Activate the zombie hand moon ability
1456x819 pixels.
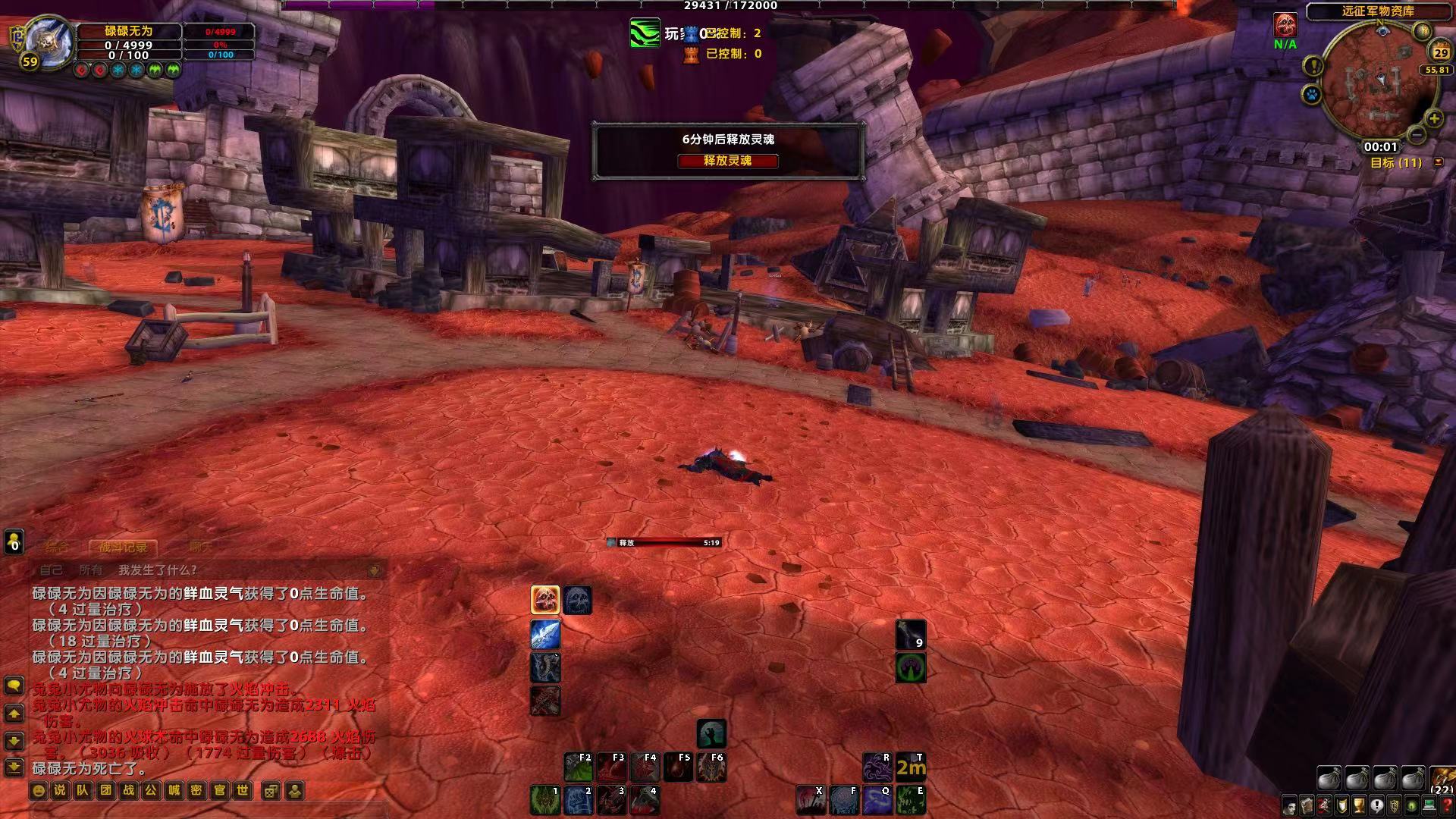coord(711,733)
